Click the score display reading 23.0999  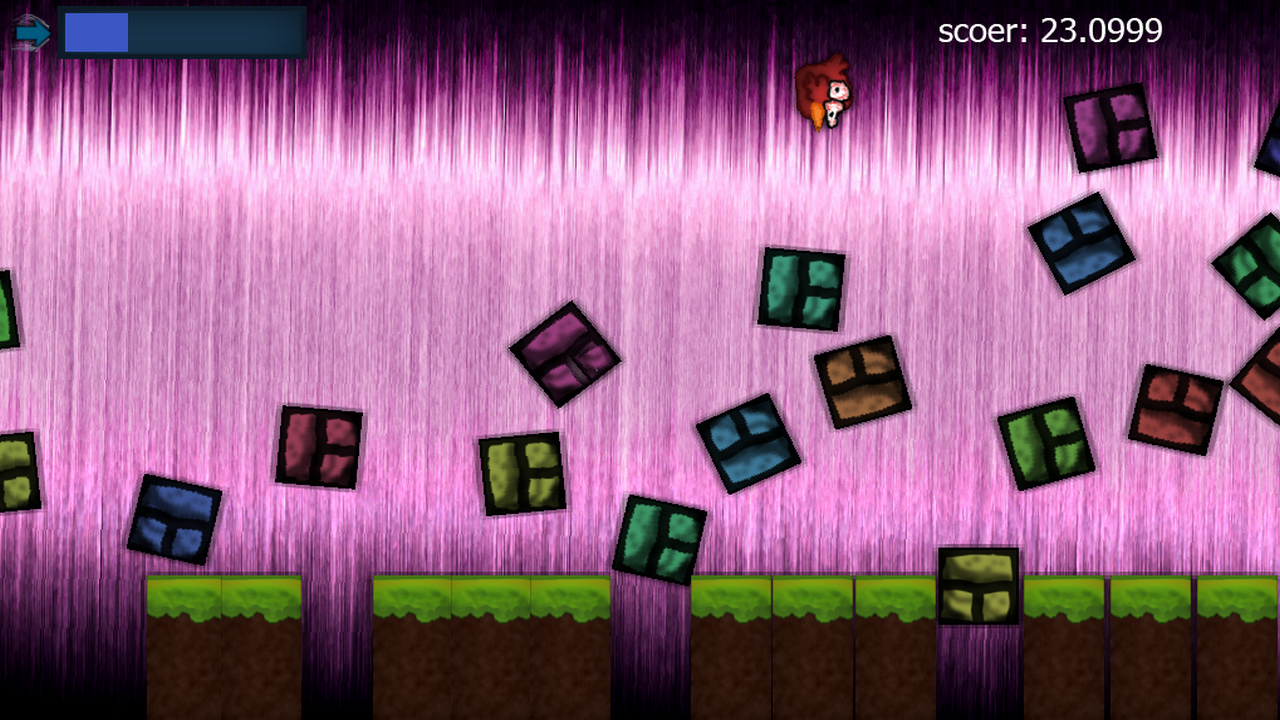(x=1050, y=32)
